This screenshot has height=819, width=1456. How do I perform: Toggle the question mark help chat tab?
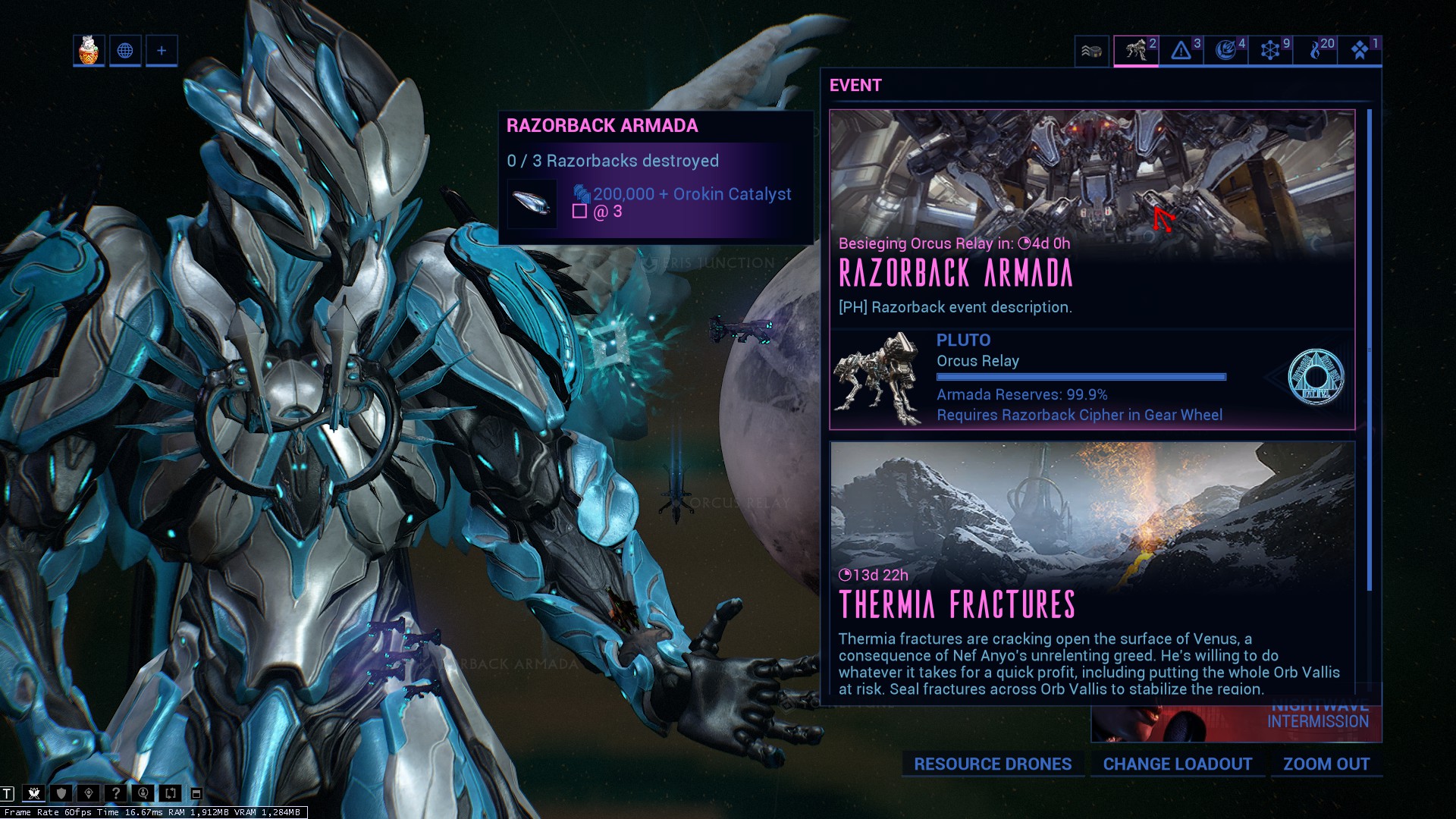pos(117,794)
